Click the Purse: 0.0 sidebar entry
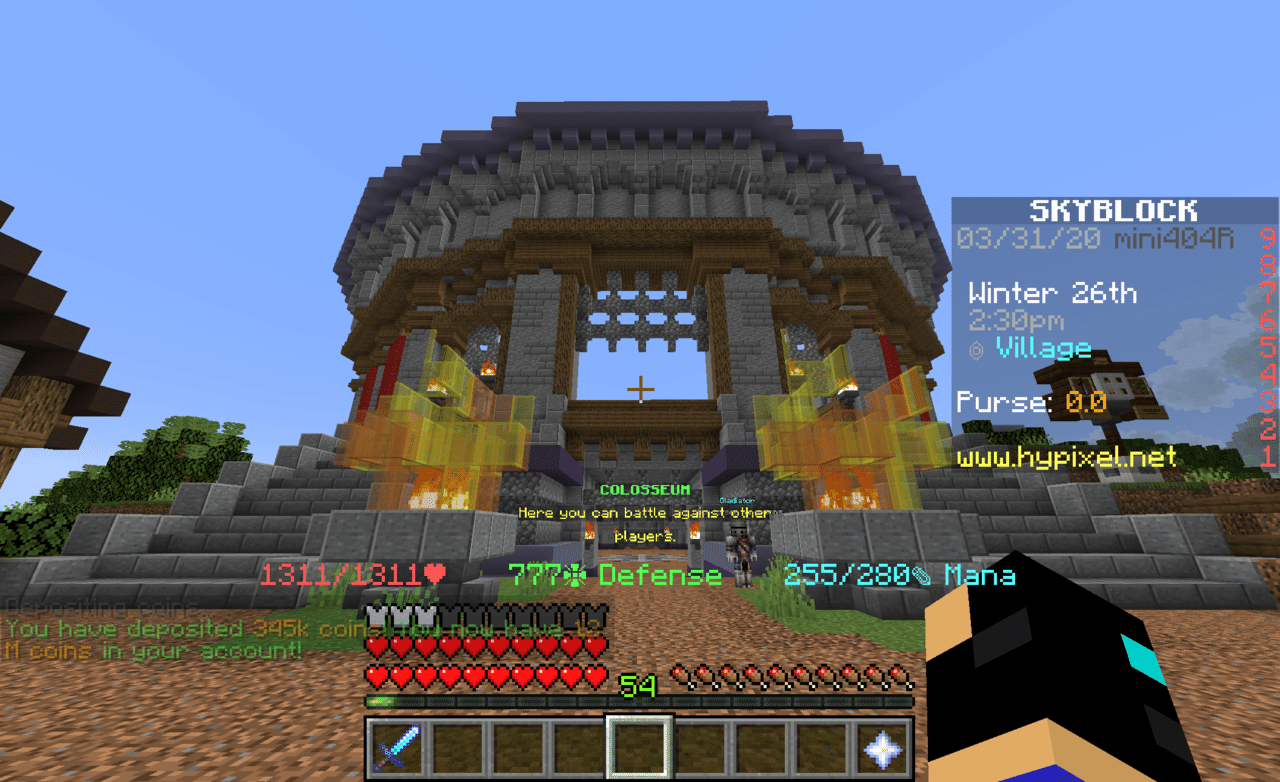1280x782 pixels. tap(1025, 402)
